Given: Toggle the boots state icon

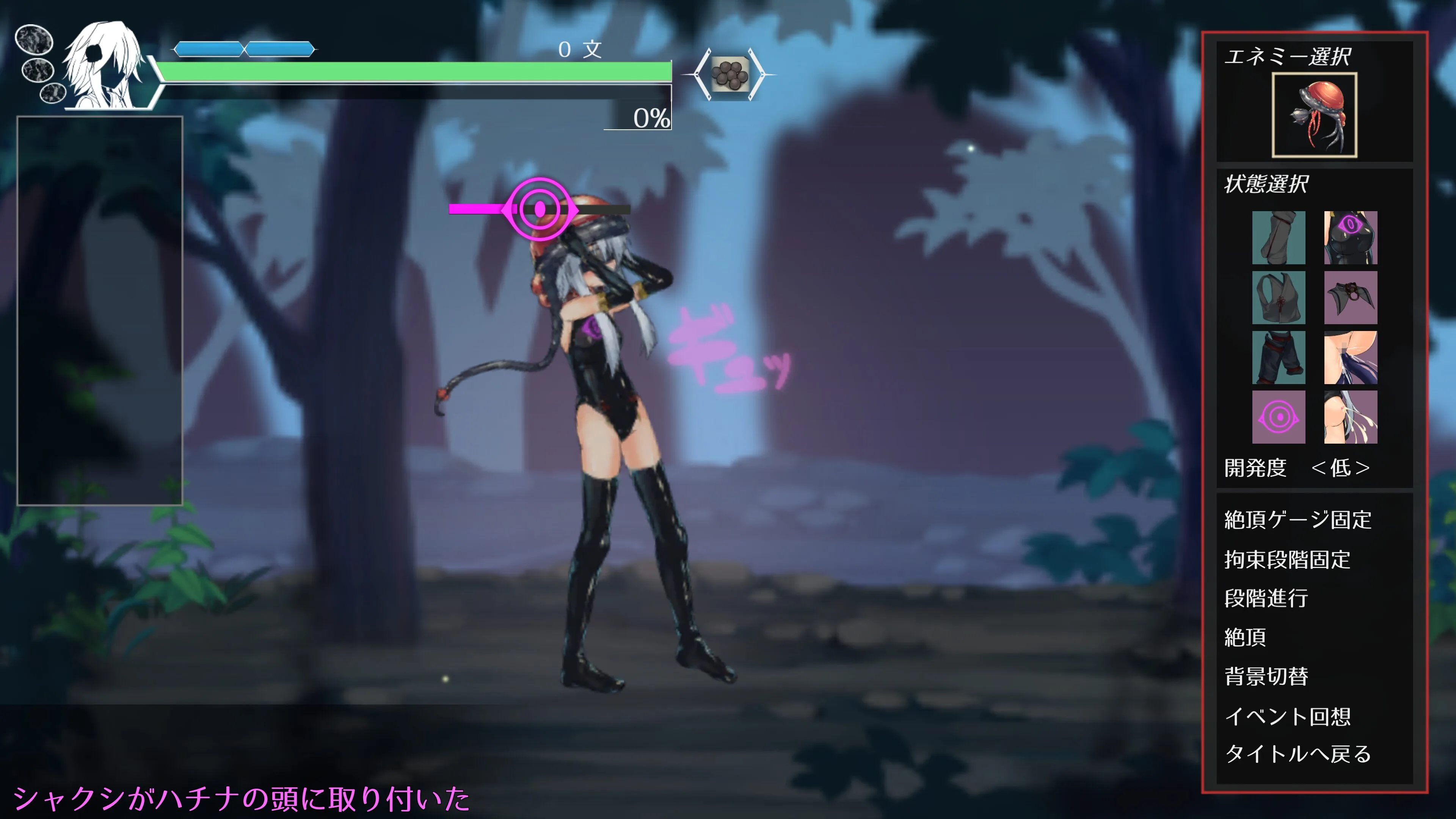Looking at the screenshot, I should [1279, 237].
